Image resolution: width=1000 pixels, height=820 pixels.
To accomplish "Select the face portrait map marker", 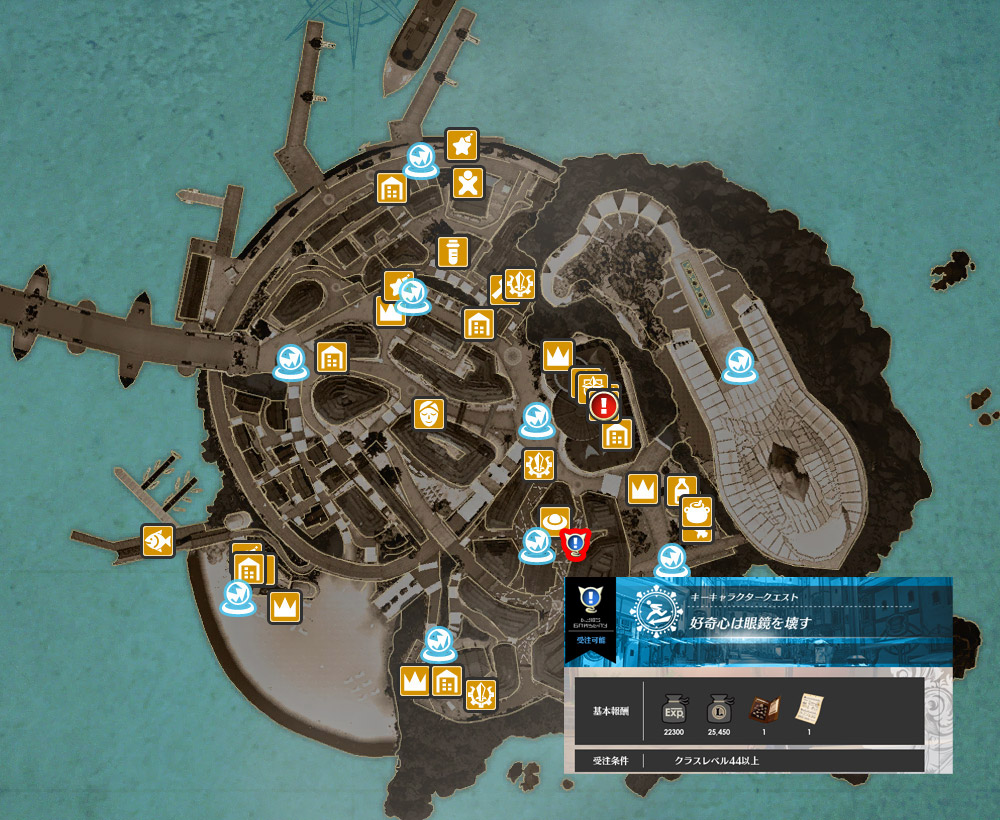I will tap(429, 413).
